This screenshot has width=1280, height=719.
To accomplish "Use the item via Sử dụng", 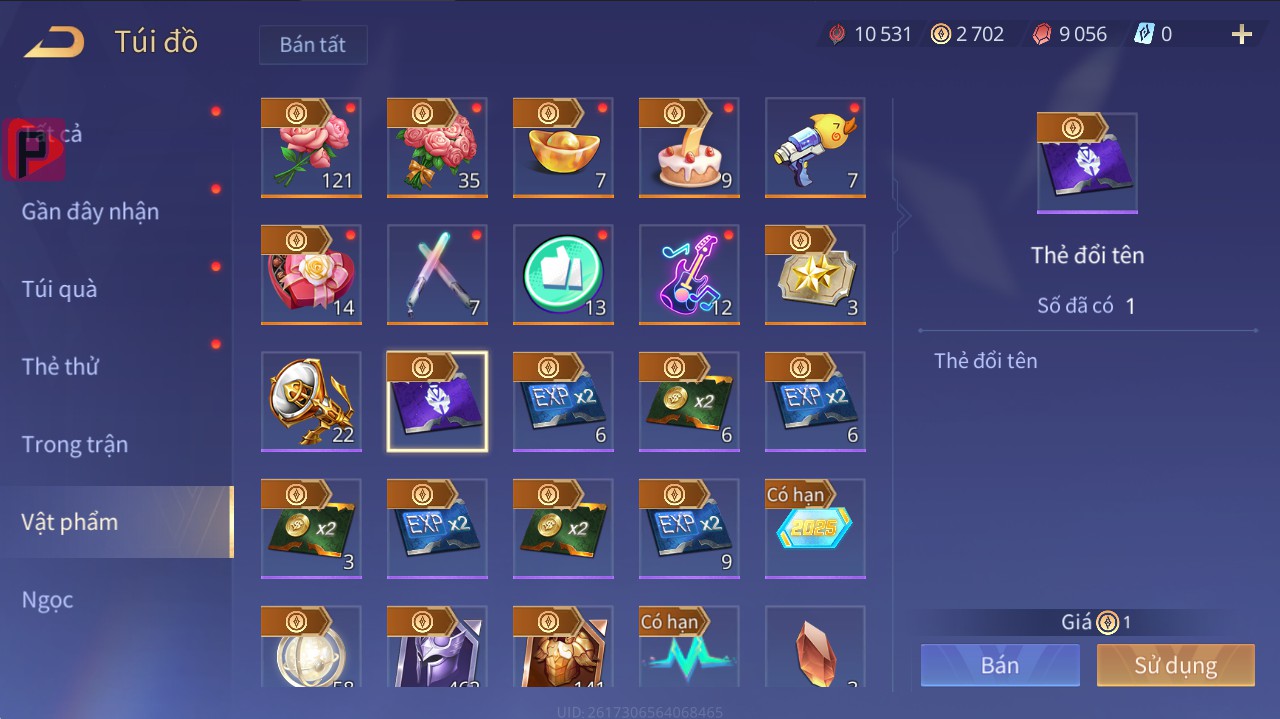I will point(1175,665).
